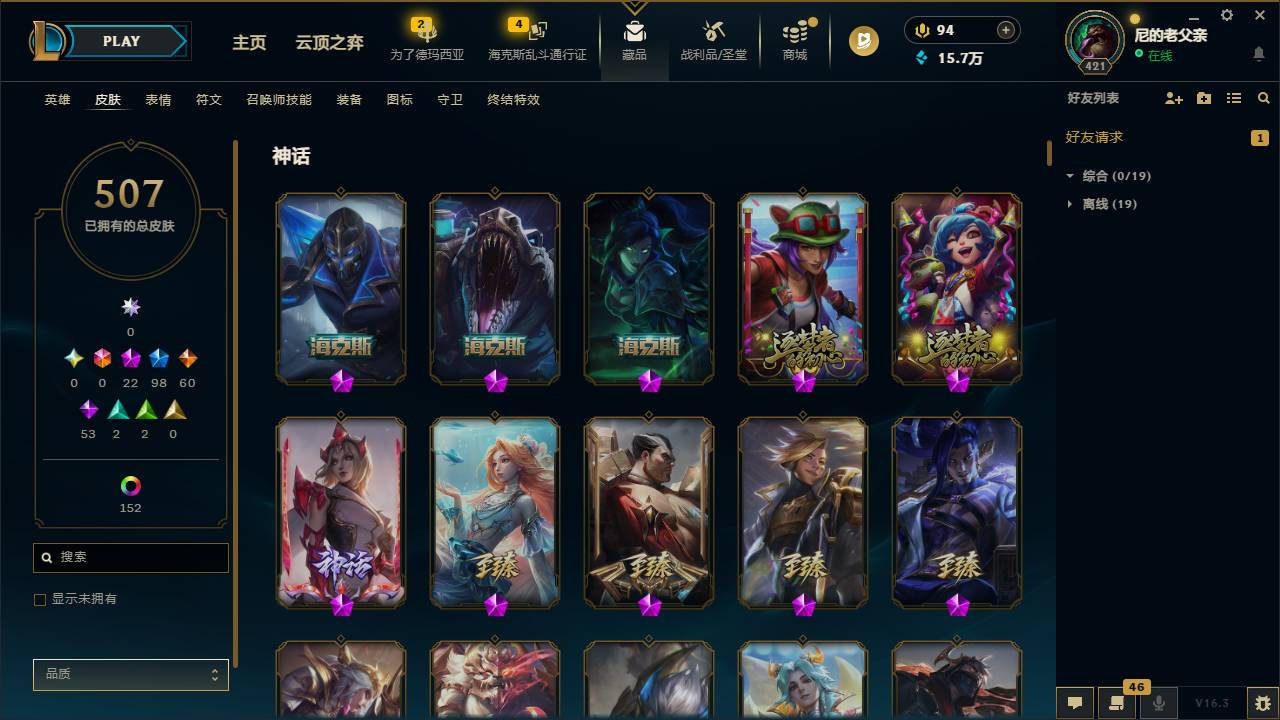The height and width of the screenshot is (720, 1280).
Task: Open the 品质 quality dropdown
Action: (x=130, y=674)
